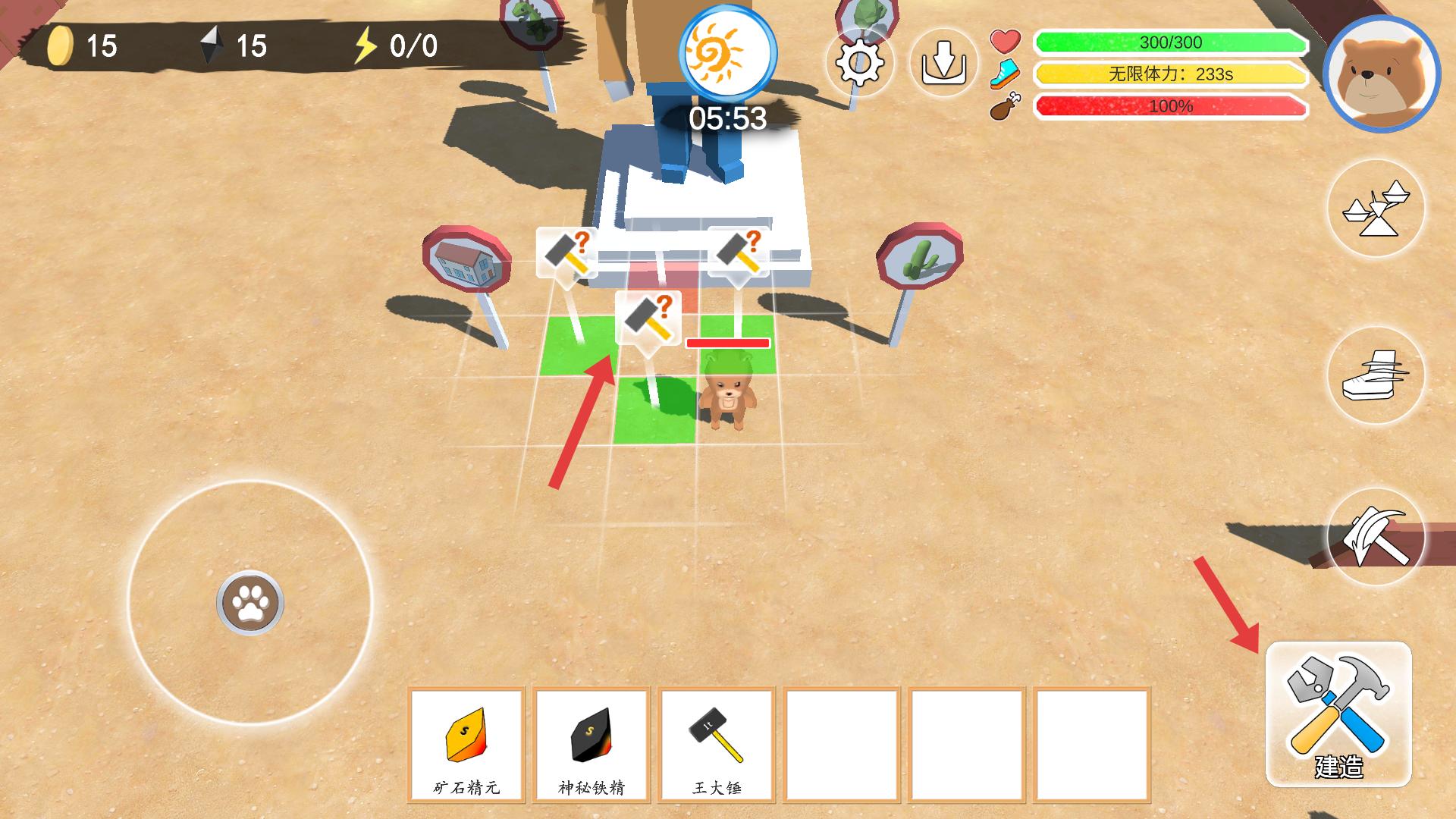This screenshot has width=1456, height=819.
Task: Choose the 王大锤 hammer slot
Action: point(717,744)
